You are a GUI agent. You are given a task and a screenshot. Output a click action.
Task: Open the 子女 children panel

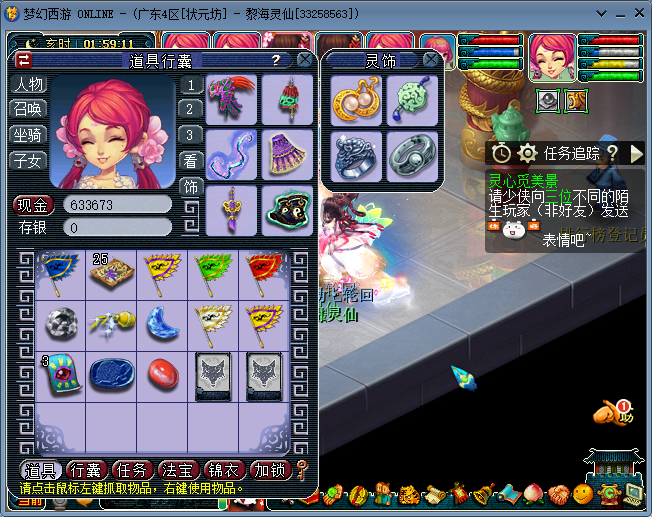click(29, 160)
